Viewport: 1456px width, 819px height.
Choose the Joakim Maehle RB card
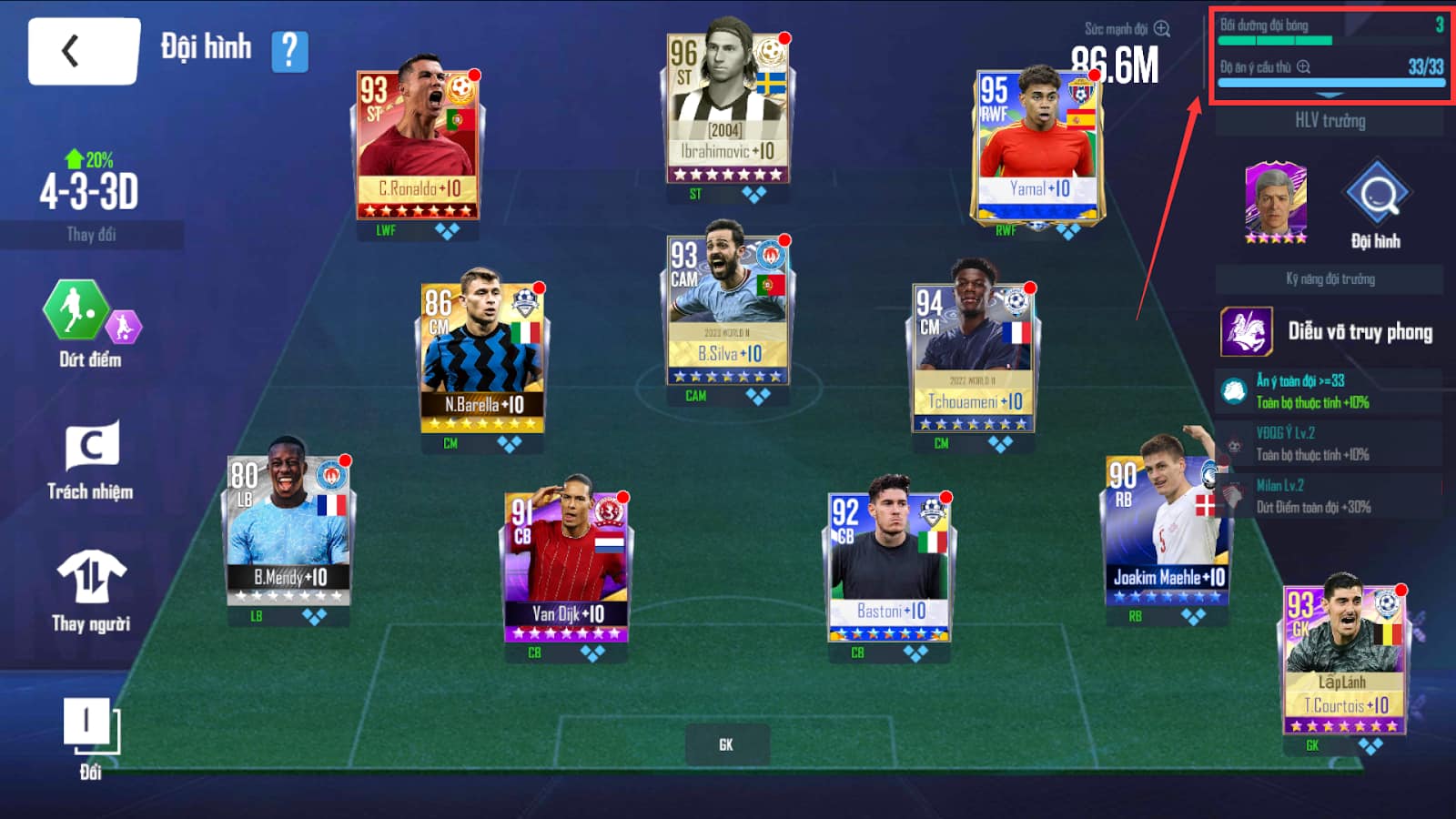pyautogui.click(x=1167, y=530)
